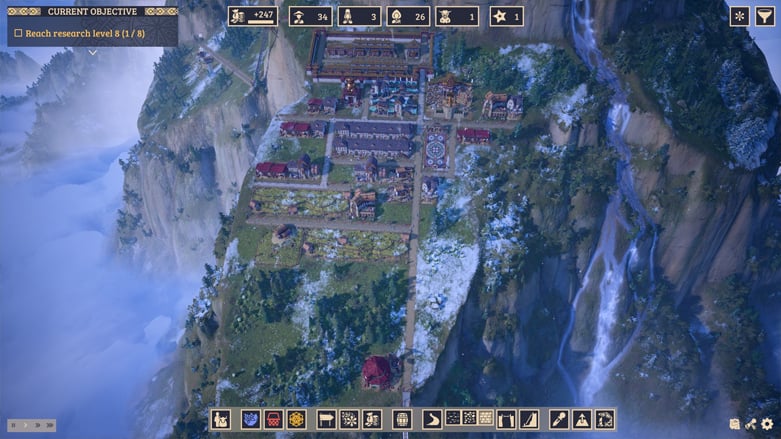Open the blue lotus build category
Image resolution: width=781 pixels, height=439 pixels.
[251, 419]
